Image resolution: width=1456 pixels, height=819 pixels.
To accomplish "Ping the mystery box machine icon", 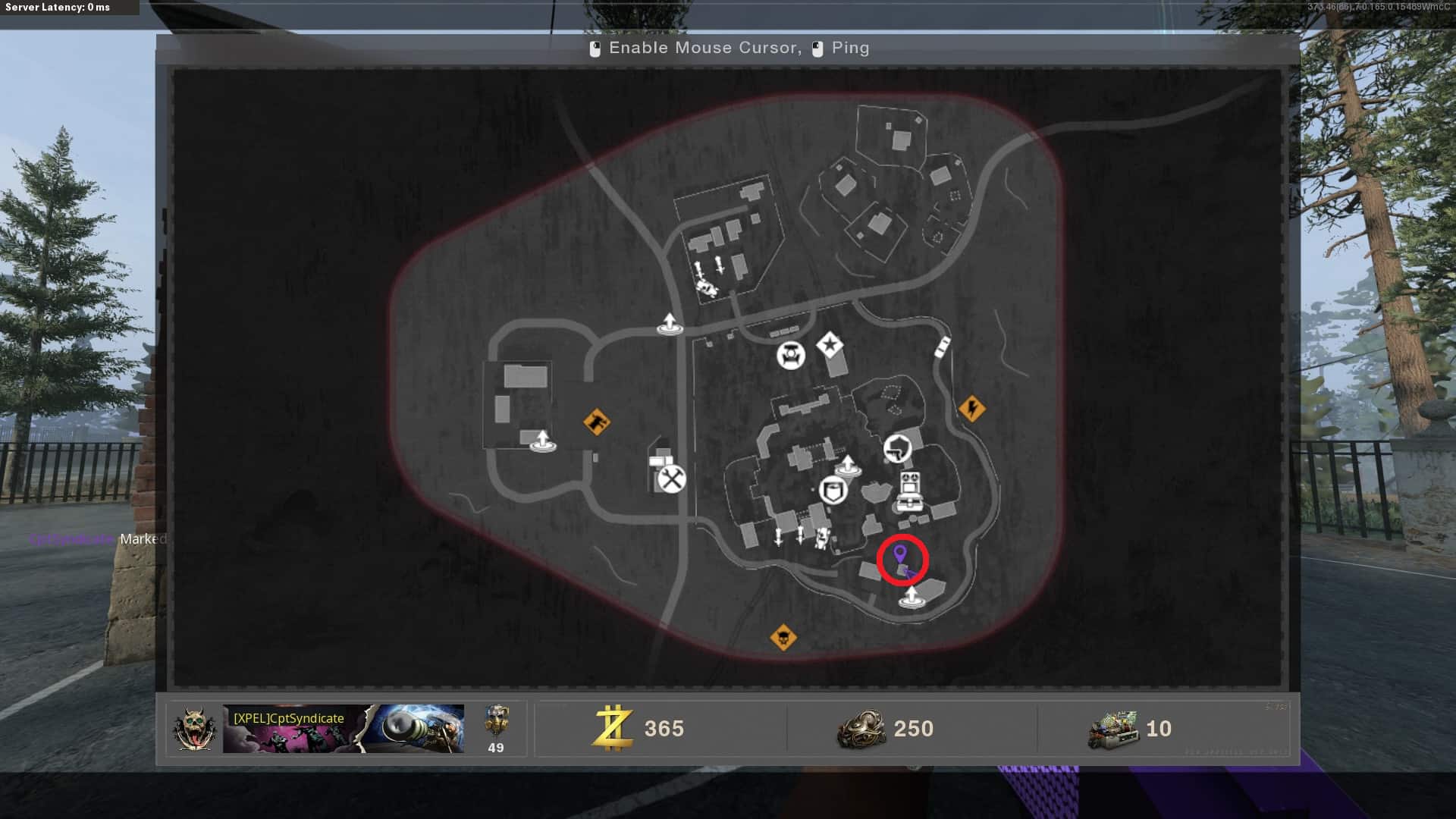I will tap(909, 491).
